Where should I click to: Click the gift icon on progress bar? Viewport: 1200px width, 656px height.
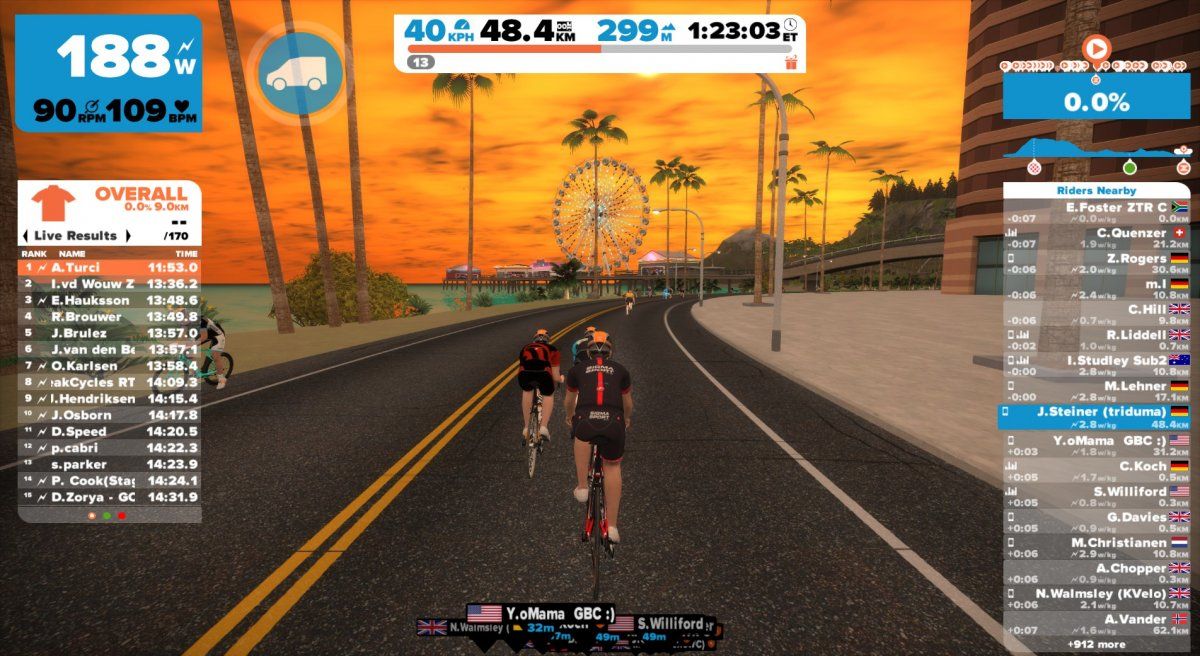pos(791,62)
